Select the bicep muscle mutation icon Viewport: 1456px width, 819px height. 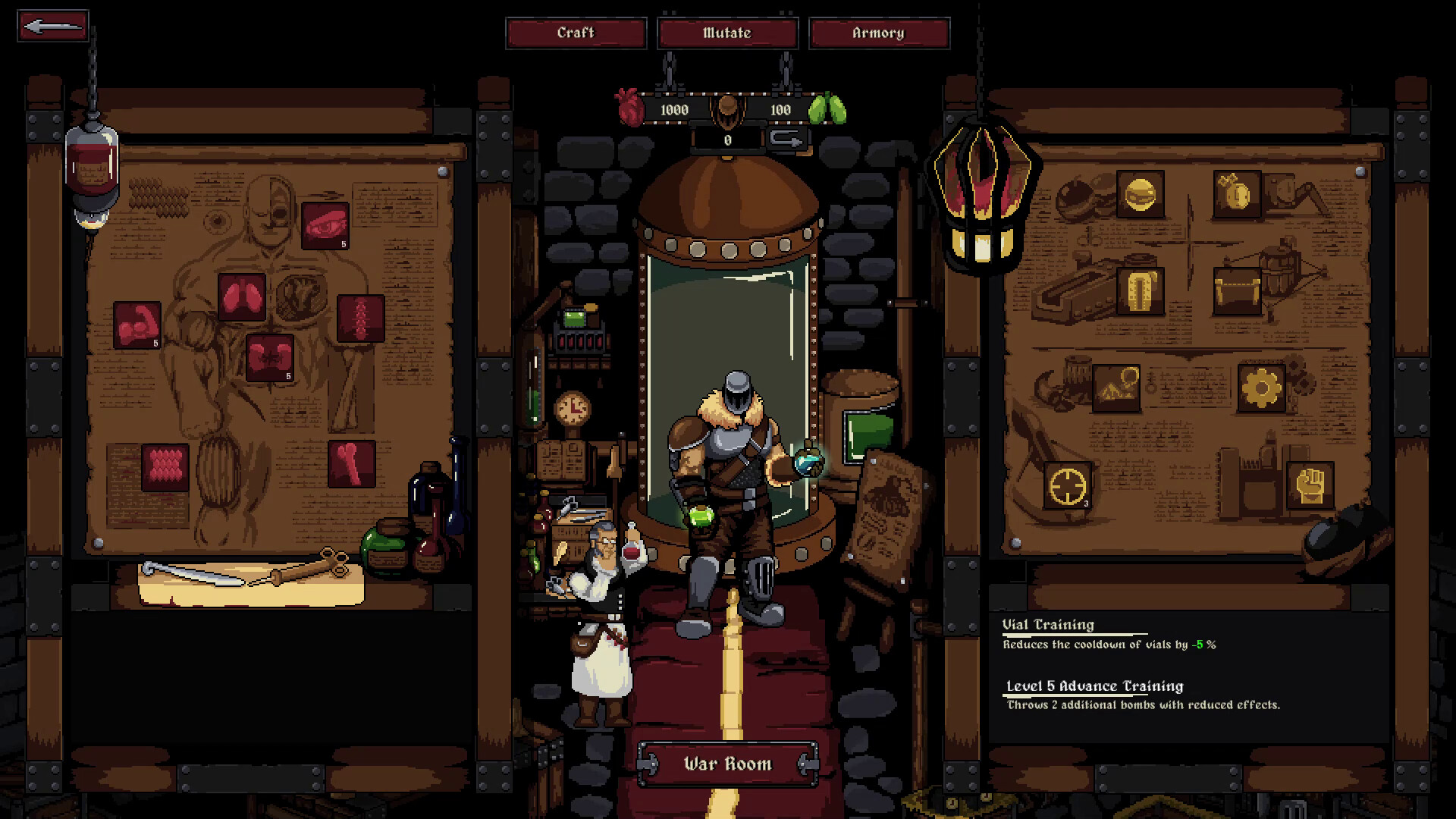point(138,325)
